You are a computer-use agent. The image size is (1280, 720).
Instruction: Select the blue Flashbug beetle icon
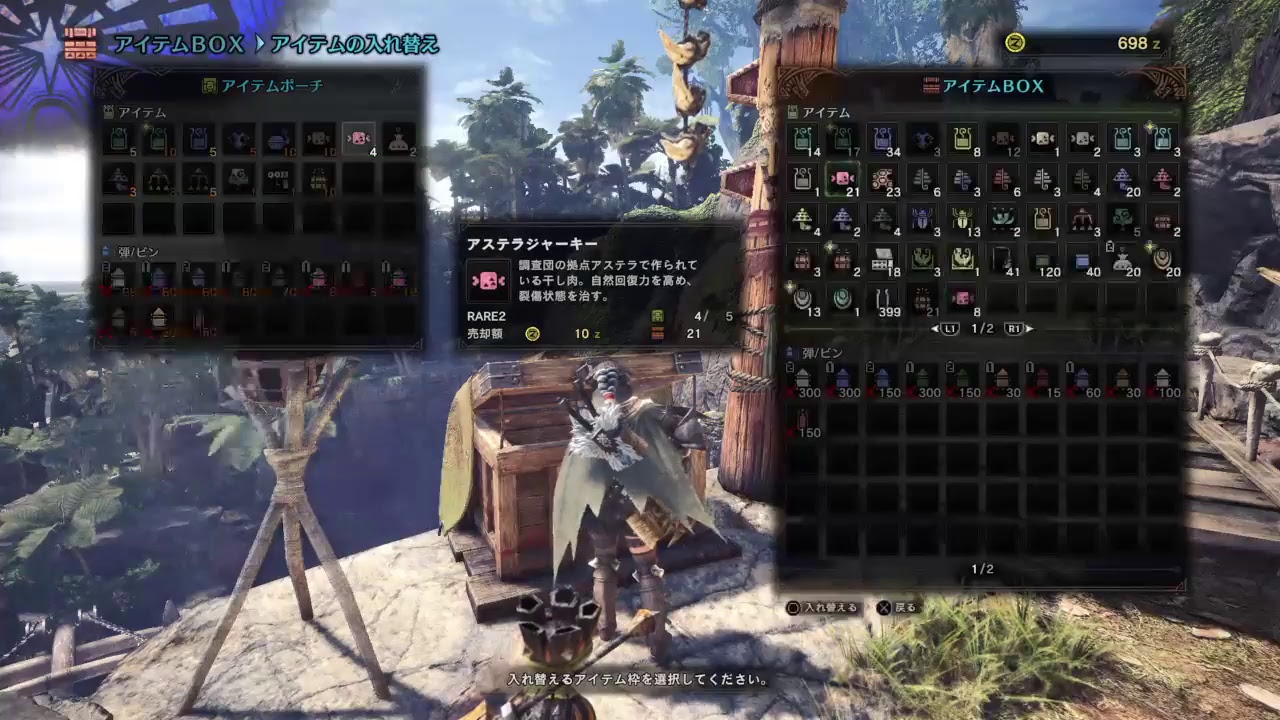(924, 219)
